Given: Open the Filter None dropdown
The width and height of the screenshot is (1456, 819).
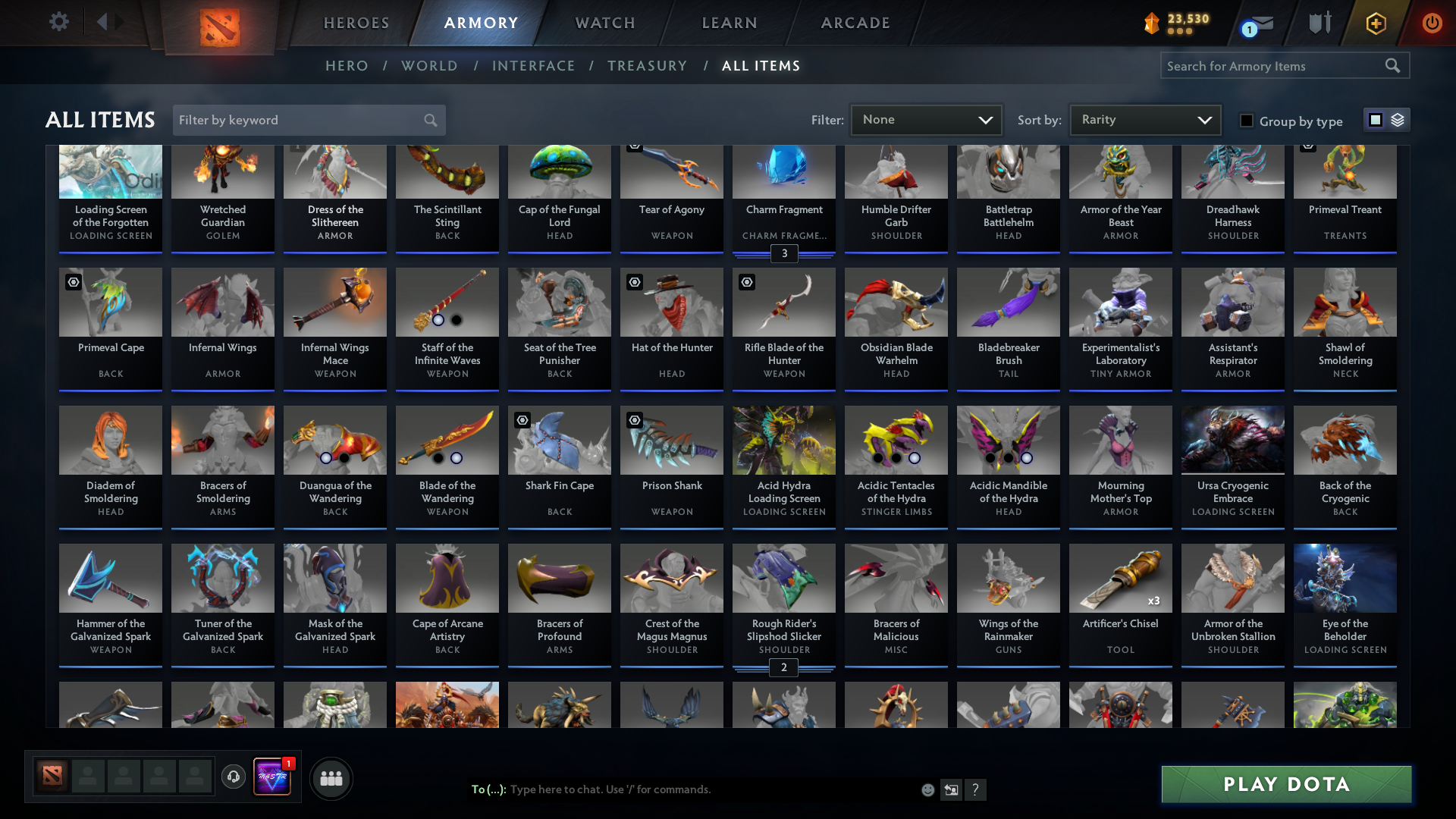Looking at the screenshot, I should pyautogui.click(x=926, y=119).
